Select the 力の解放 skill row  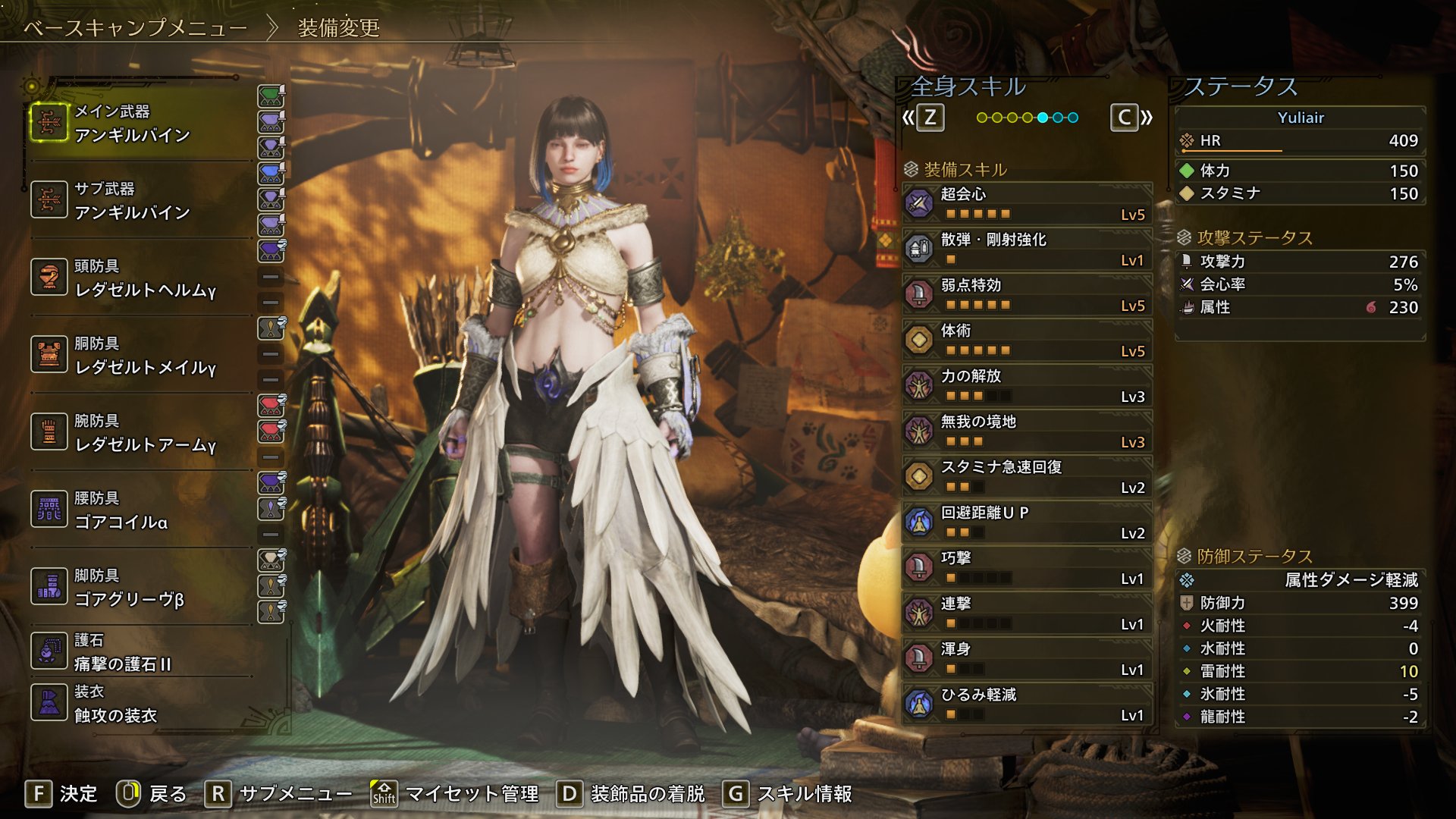[1028, 385]
